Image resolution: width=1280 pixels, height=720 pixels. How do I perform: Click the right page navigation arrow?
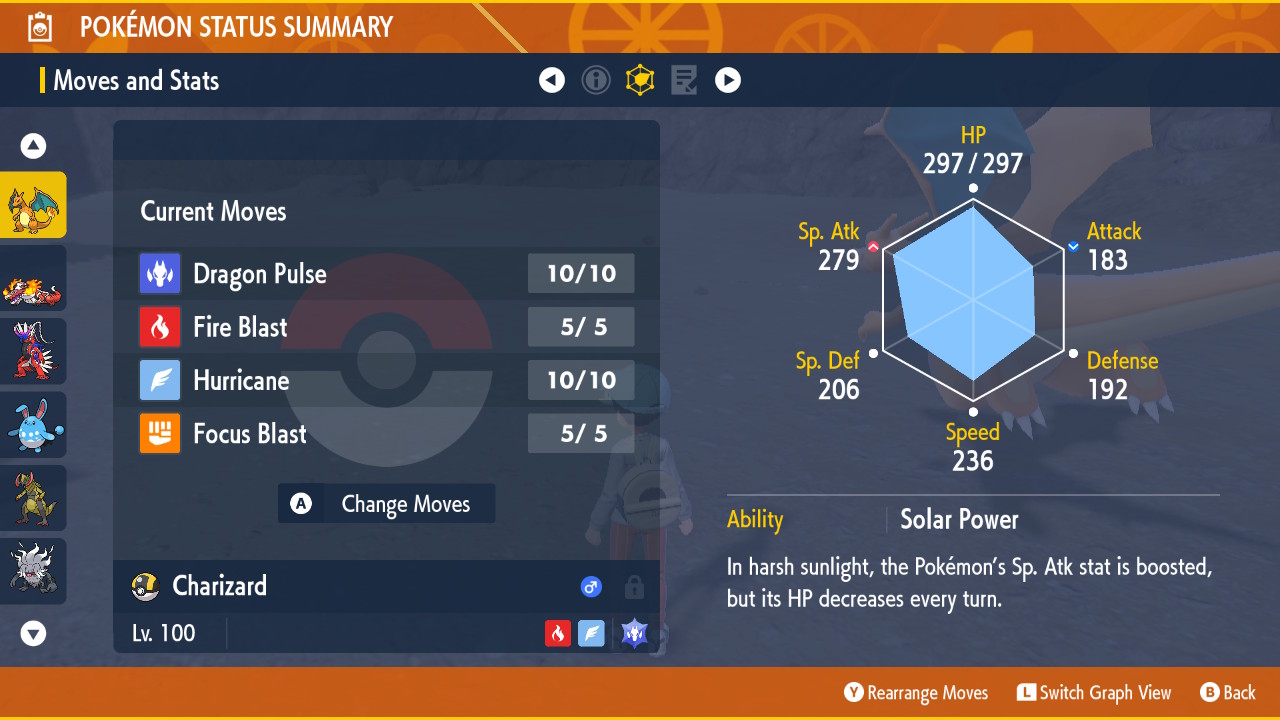tap(728, 80)
